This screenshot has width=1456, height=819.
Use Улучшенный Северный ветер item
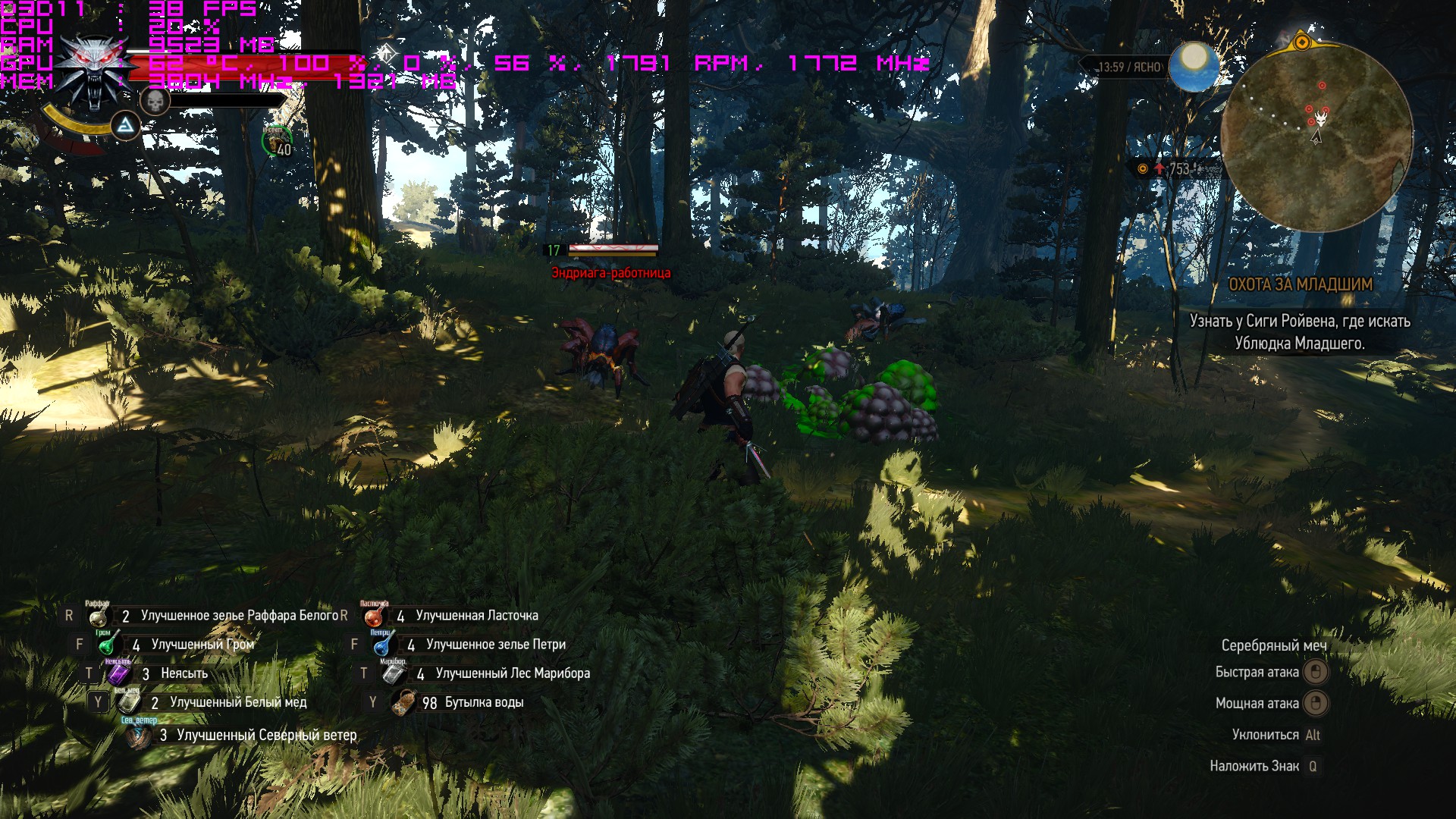[139, 735]
